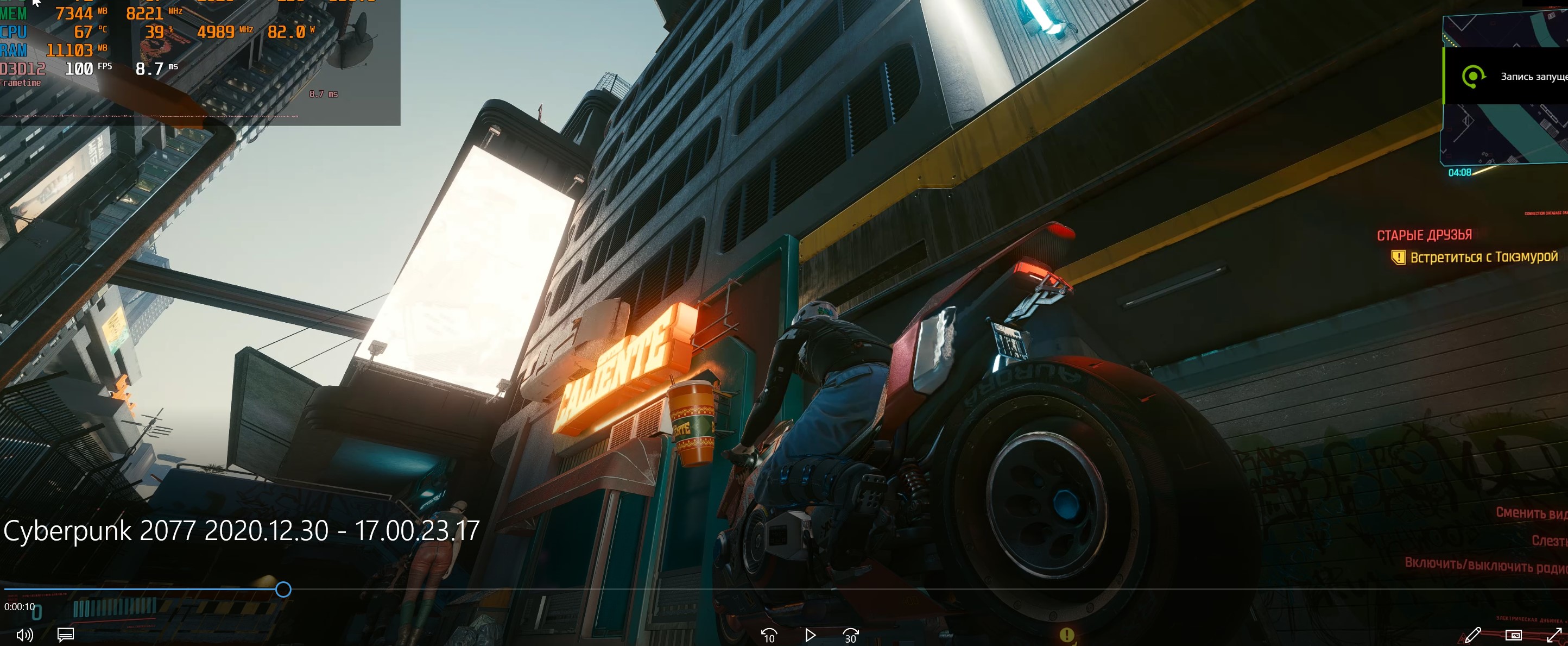Enter full screen mode
Screen dimensions: 1568x646
[x=1553, y=635]
